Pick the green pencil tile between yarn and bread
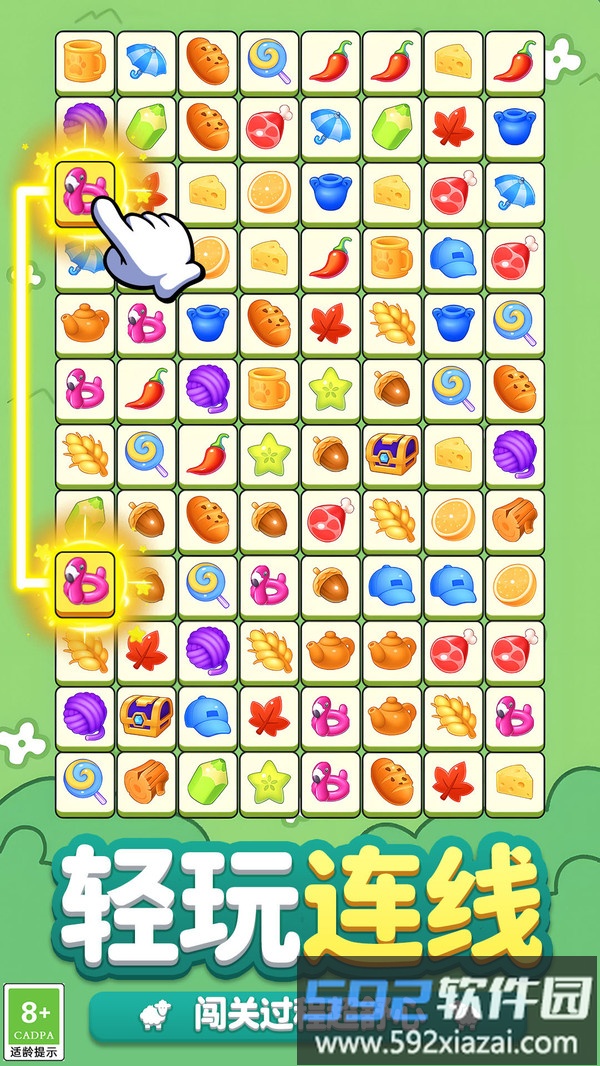Viewport: 600px width, 1066px height. pos(146,128)
